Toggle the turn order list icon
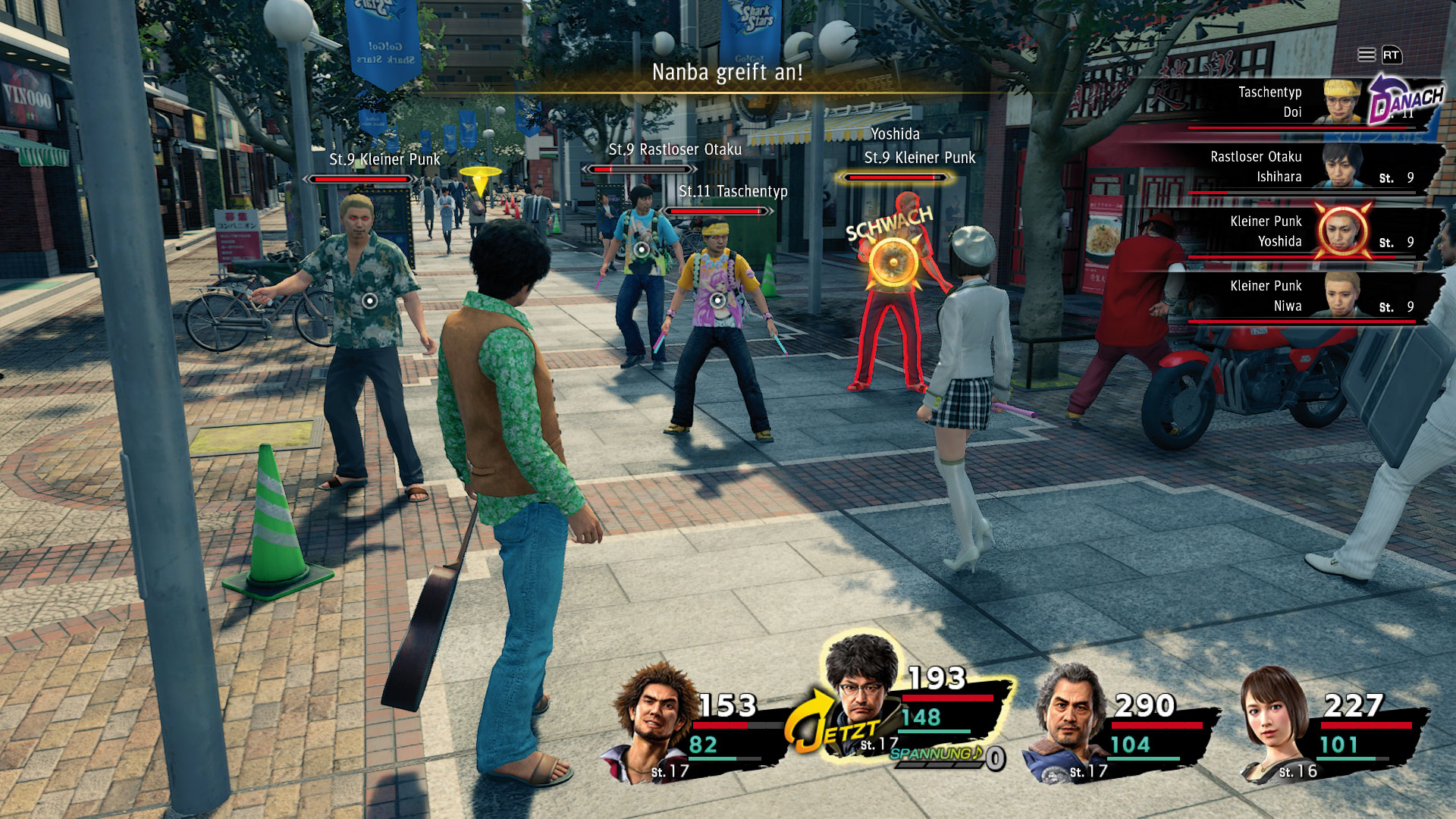This screenshot has height=819, width=1456. pyautogui.click(x=1367, y=55)
